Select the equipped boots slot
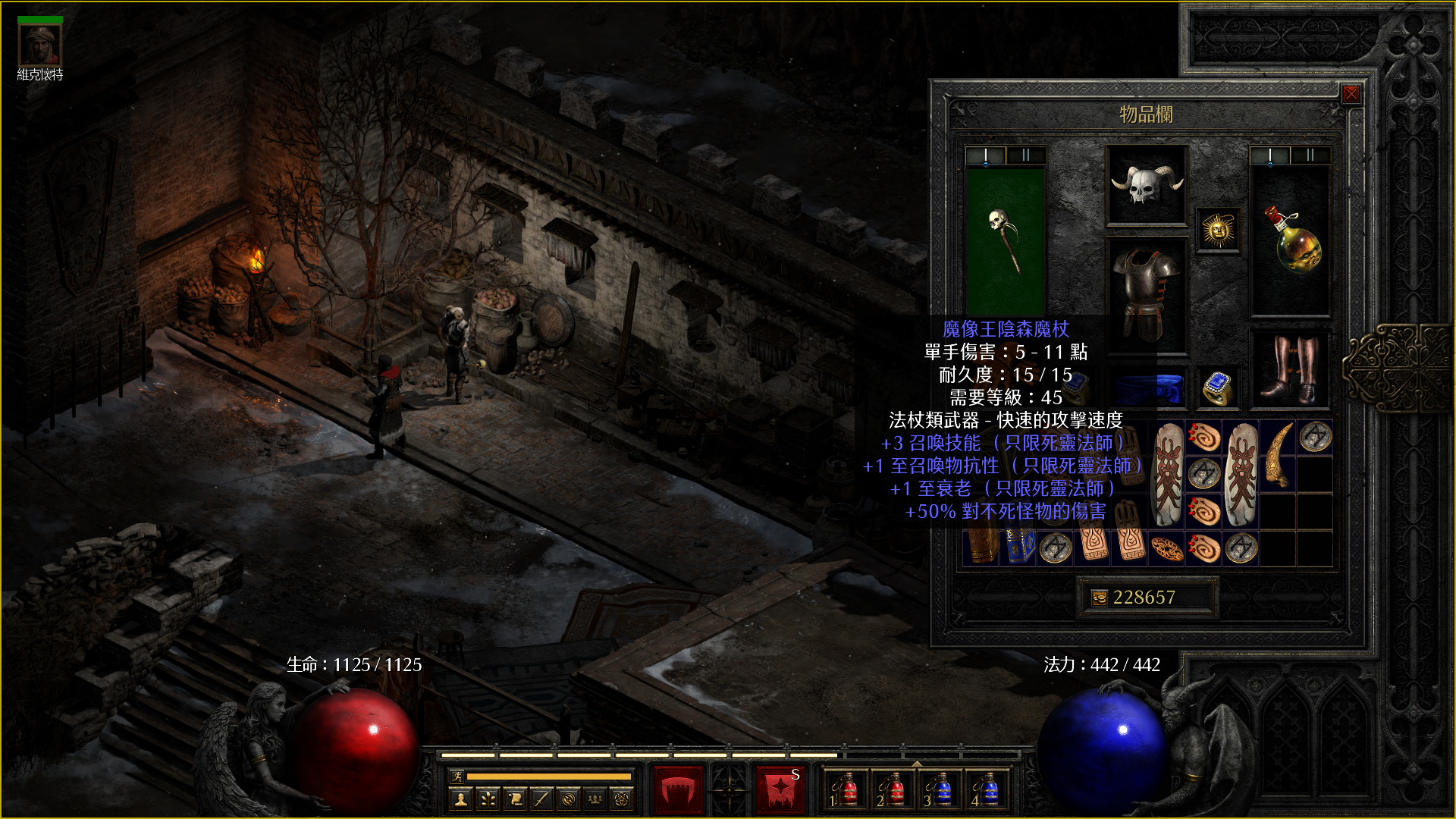Viewport: 1456px width, 819px height. (1289, 369)
